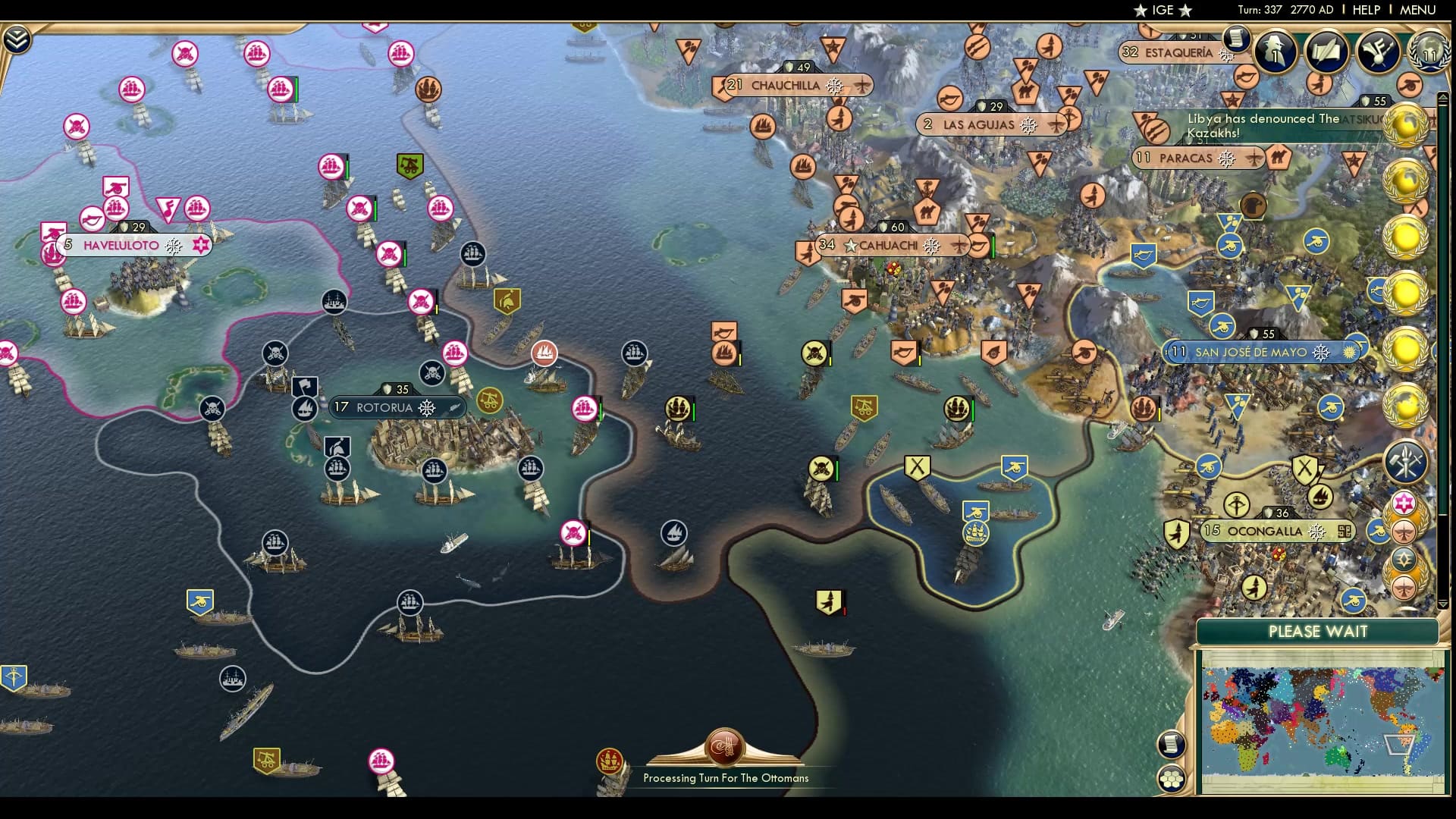Open the notification log scroll beside the minimap
Viewport: 1456px width, 819px height.
[x=1172, y=743]
